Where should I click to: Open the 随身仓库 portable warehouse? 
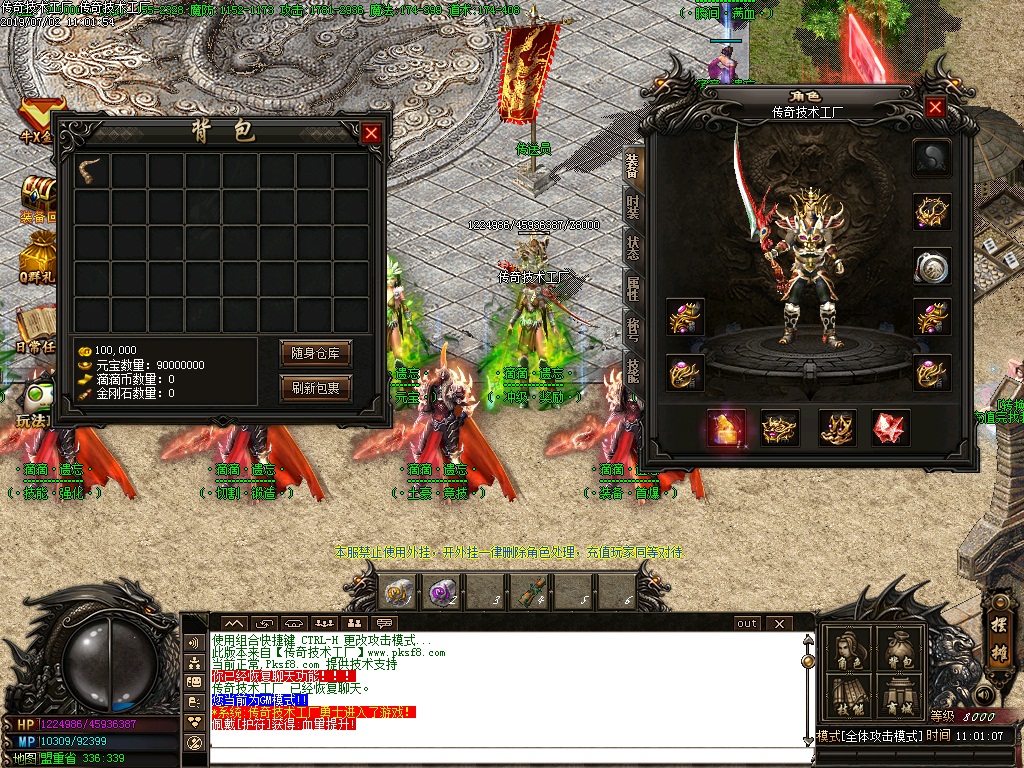[316, 353]
